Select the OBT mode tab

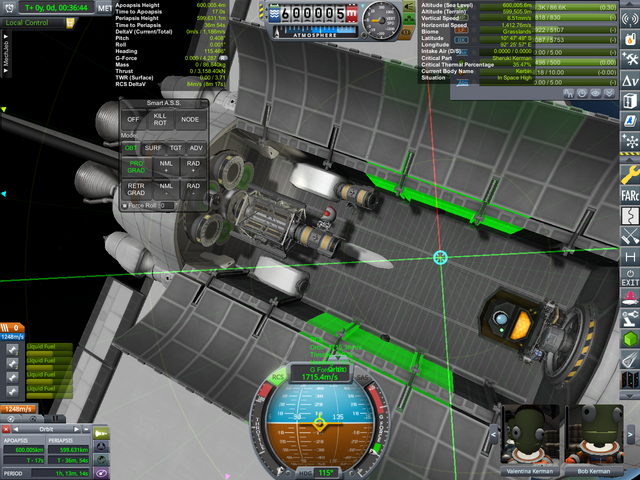click(x=132, y=148)
